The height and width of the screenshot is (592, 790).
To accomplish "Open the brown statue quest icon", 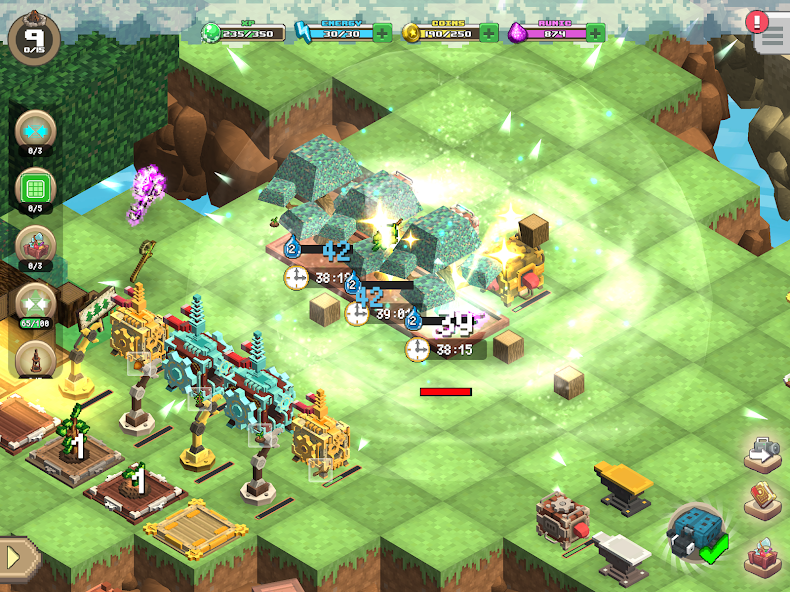I will (35, 359).
